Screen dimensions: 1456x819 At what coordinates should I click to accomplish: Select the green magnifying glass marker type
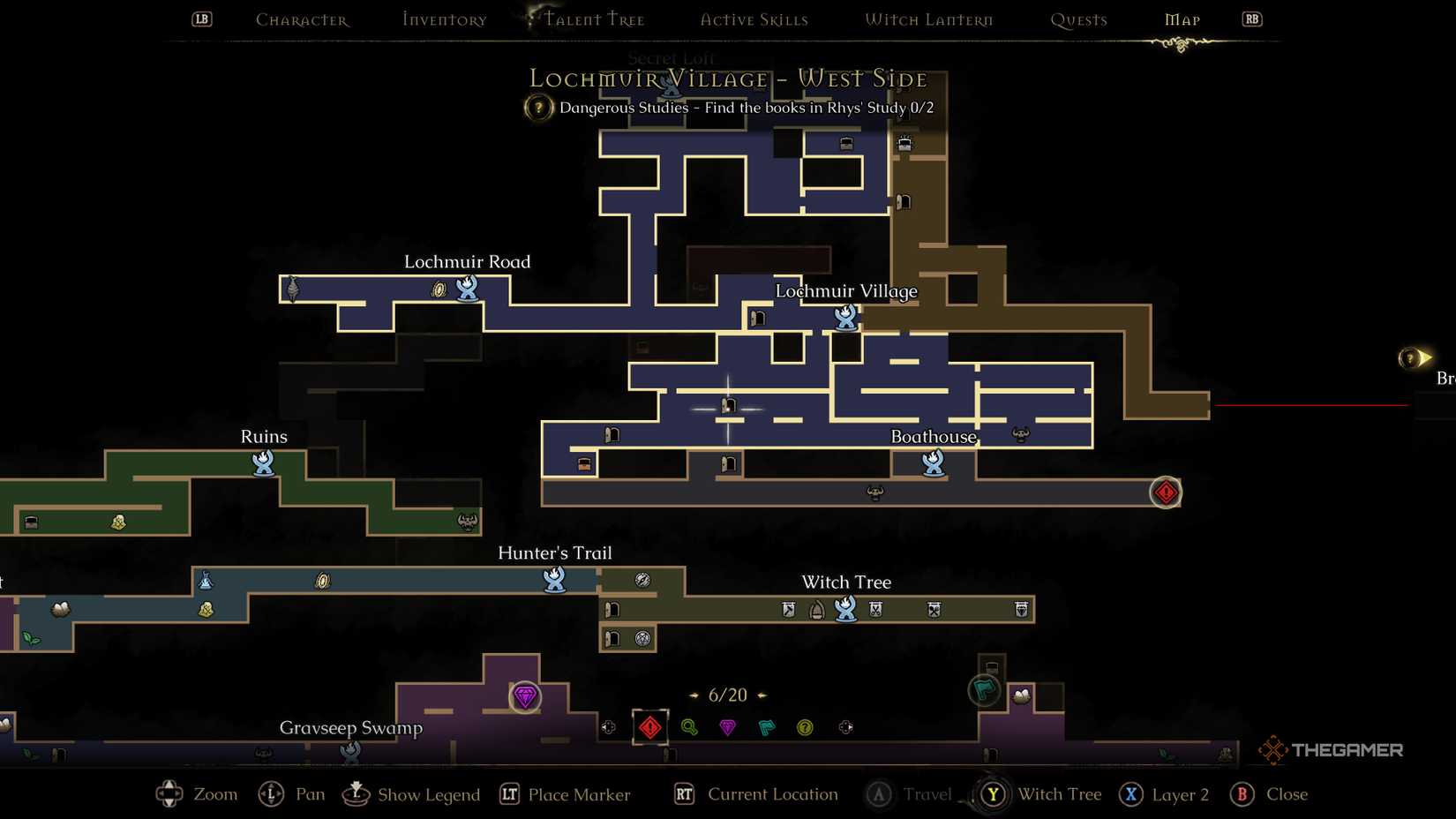689,727
